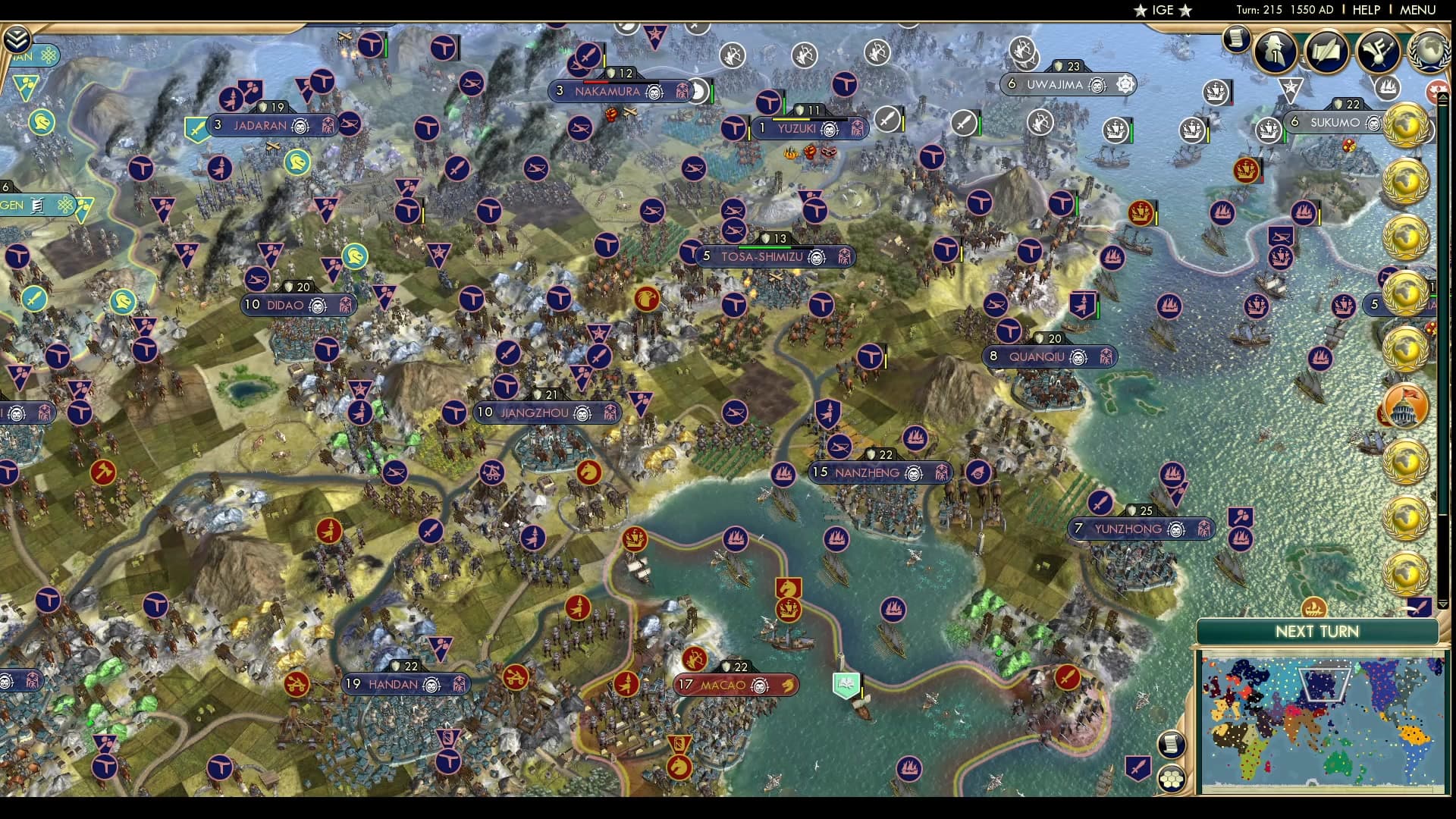Select the Tosa-Shimizu city banner

pos(774,257)
